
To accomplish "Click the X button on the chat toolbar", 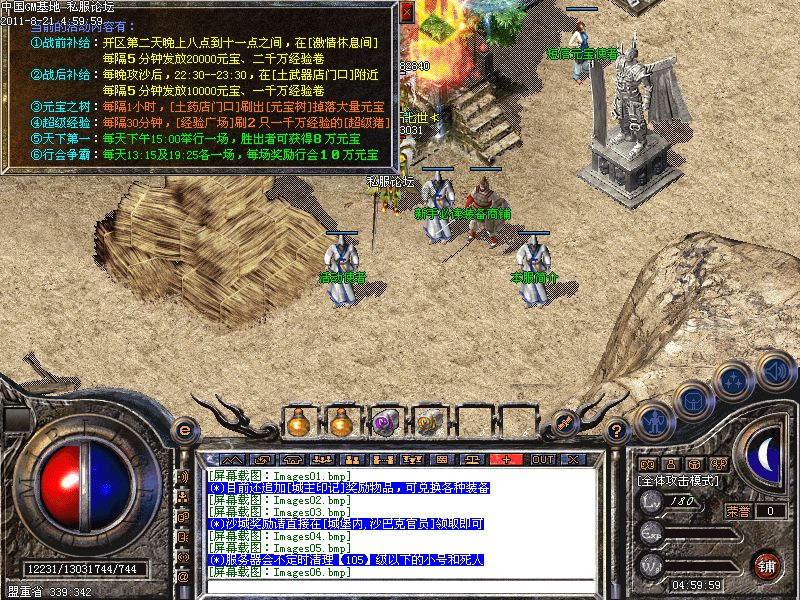I will point(574,459).
